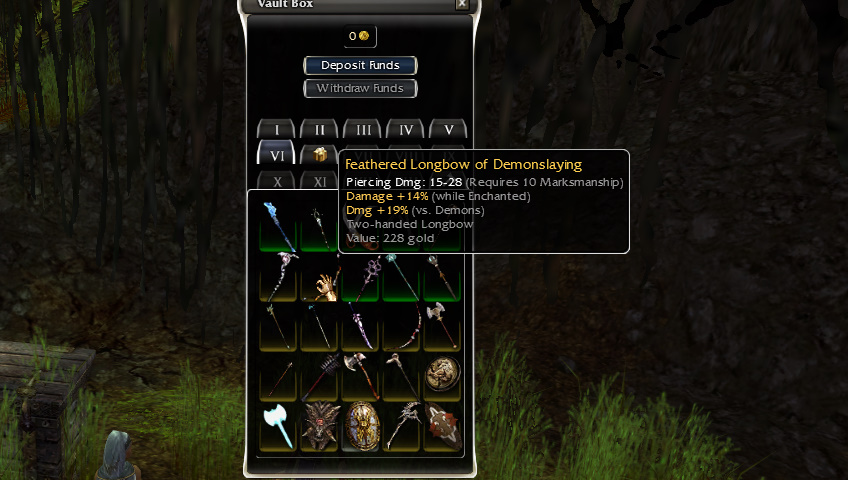Select the active vault tab VI

click(277, 155)
